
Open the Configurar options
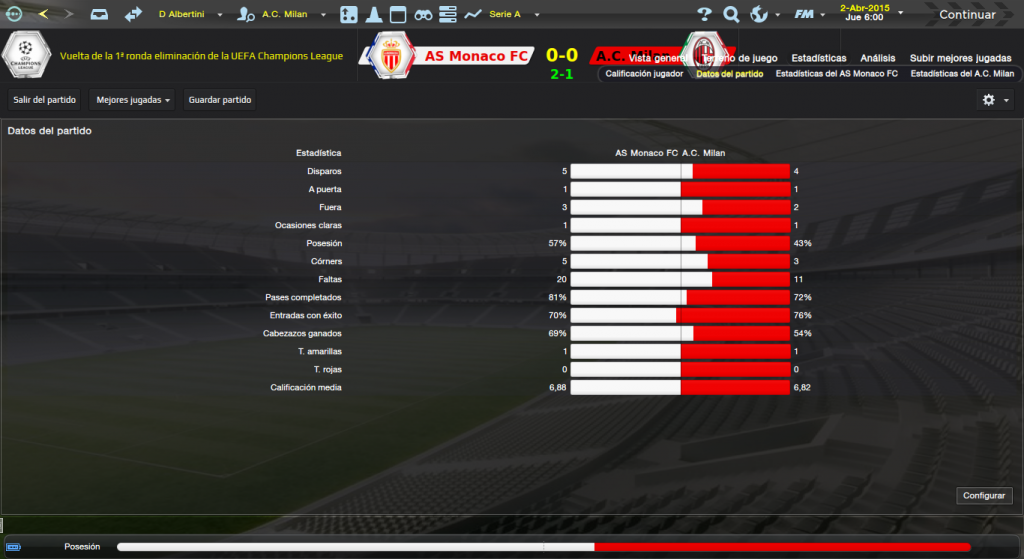pos(986,496)
